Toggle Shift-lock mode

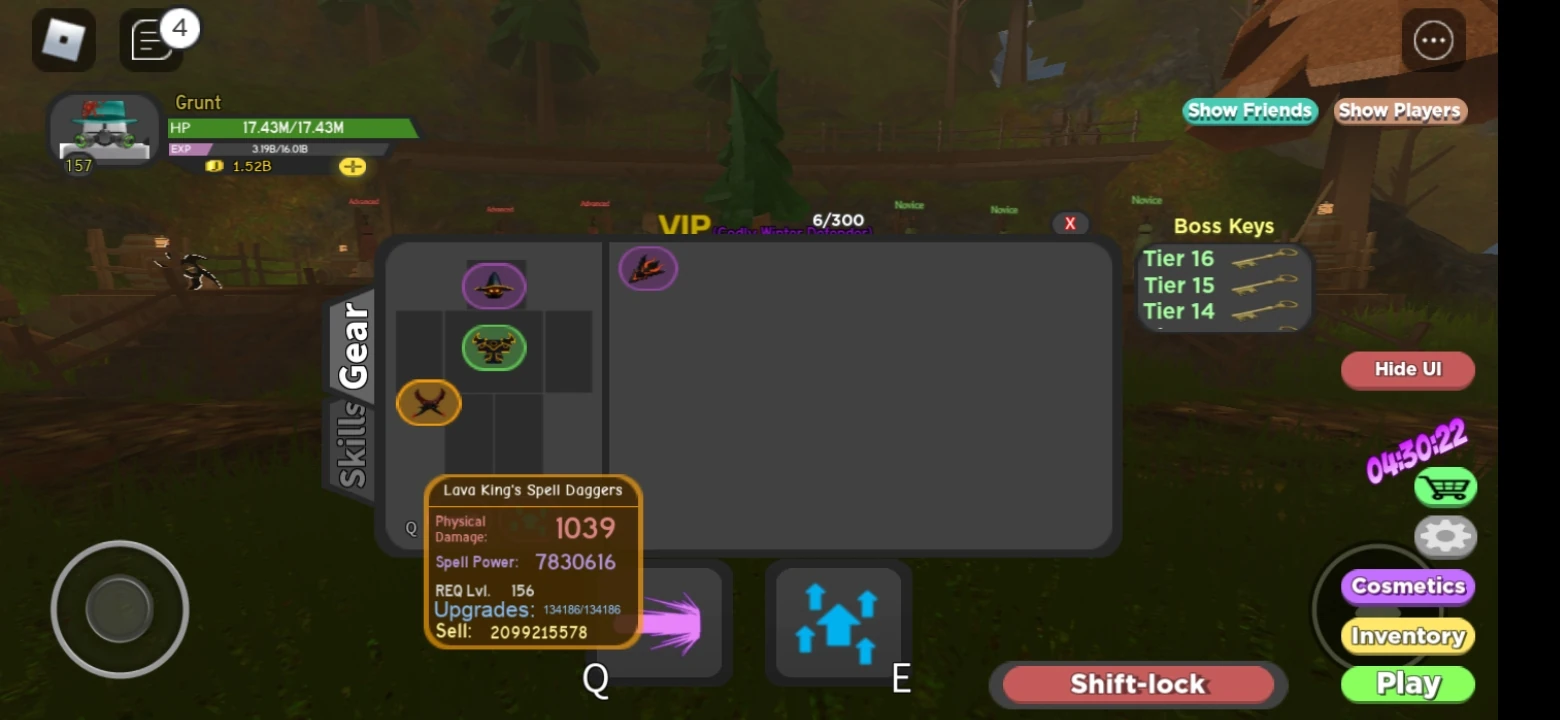1137,684
